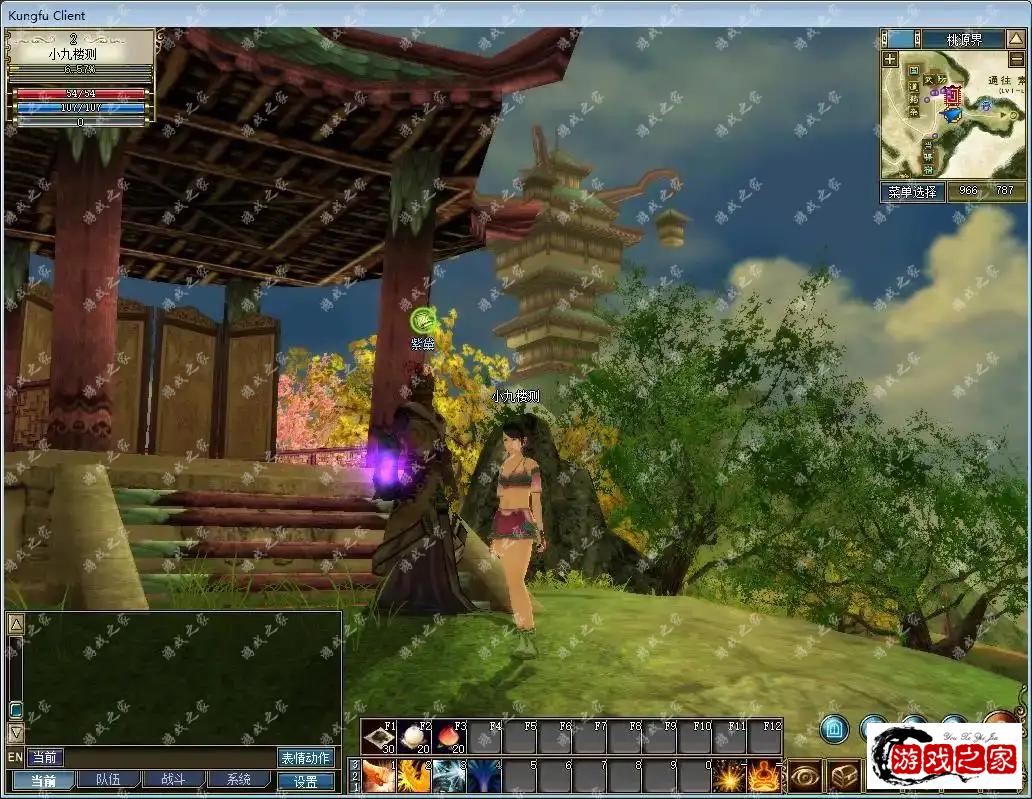Eat the peach item in F3
Screen dimensions: 1032x799
[448, 738]
